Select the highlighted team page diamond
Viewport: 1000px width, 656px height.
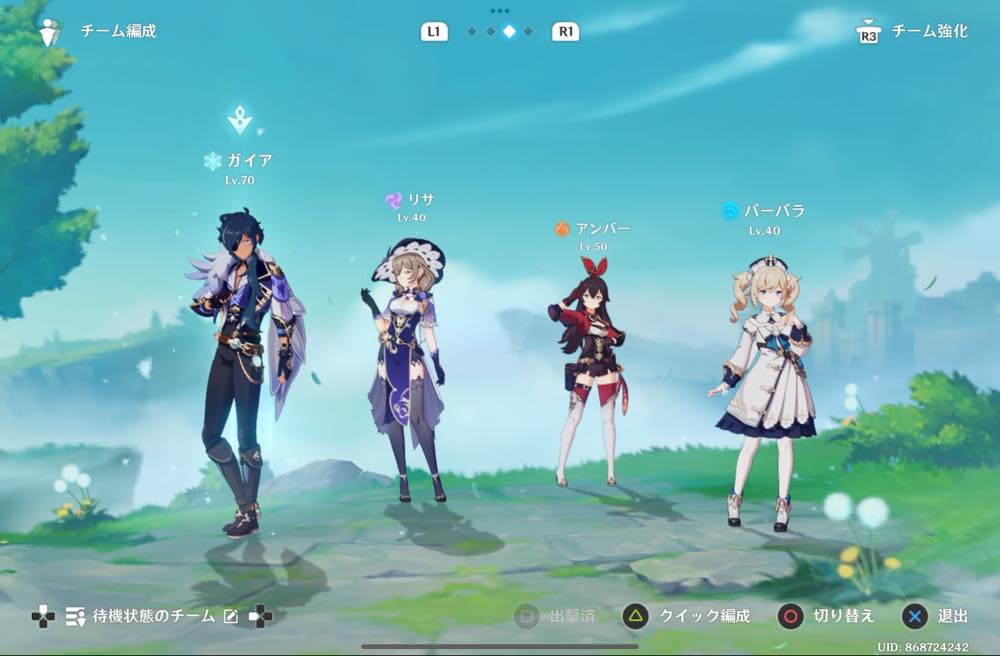pyautogui.click(x=509, y=32)
